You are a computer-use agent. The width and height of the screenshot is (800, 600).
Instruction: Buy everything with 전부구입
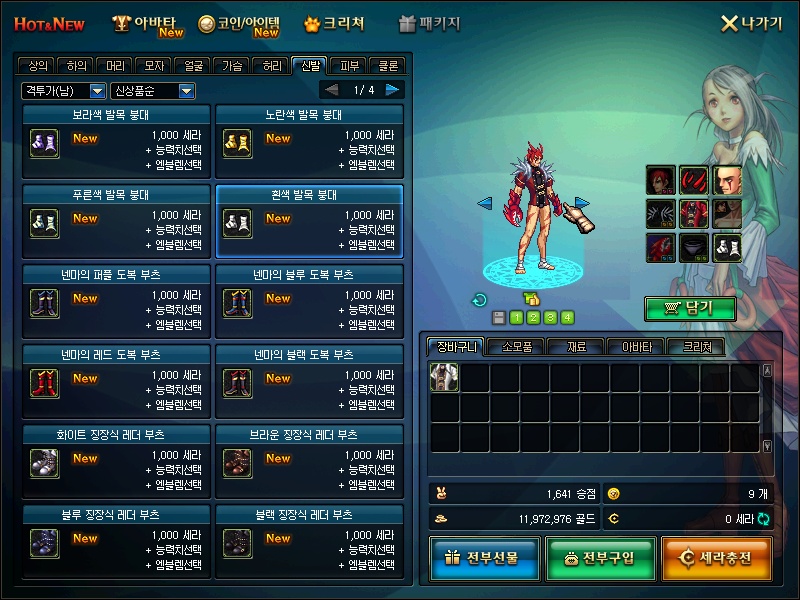coord(598,558)
